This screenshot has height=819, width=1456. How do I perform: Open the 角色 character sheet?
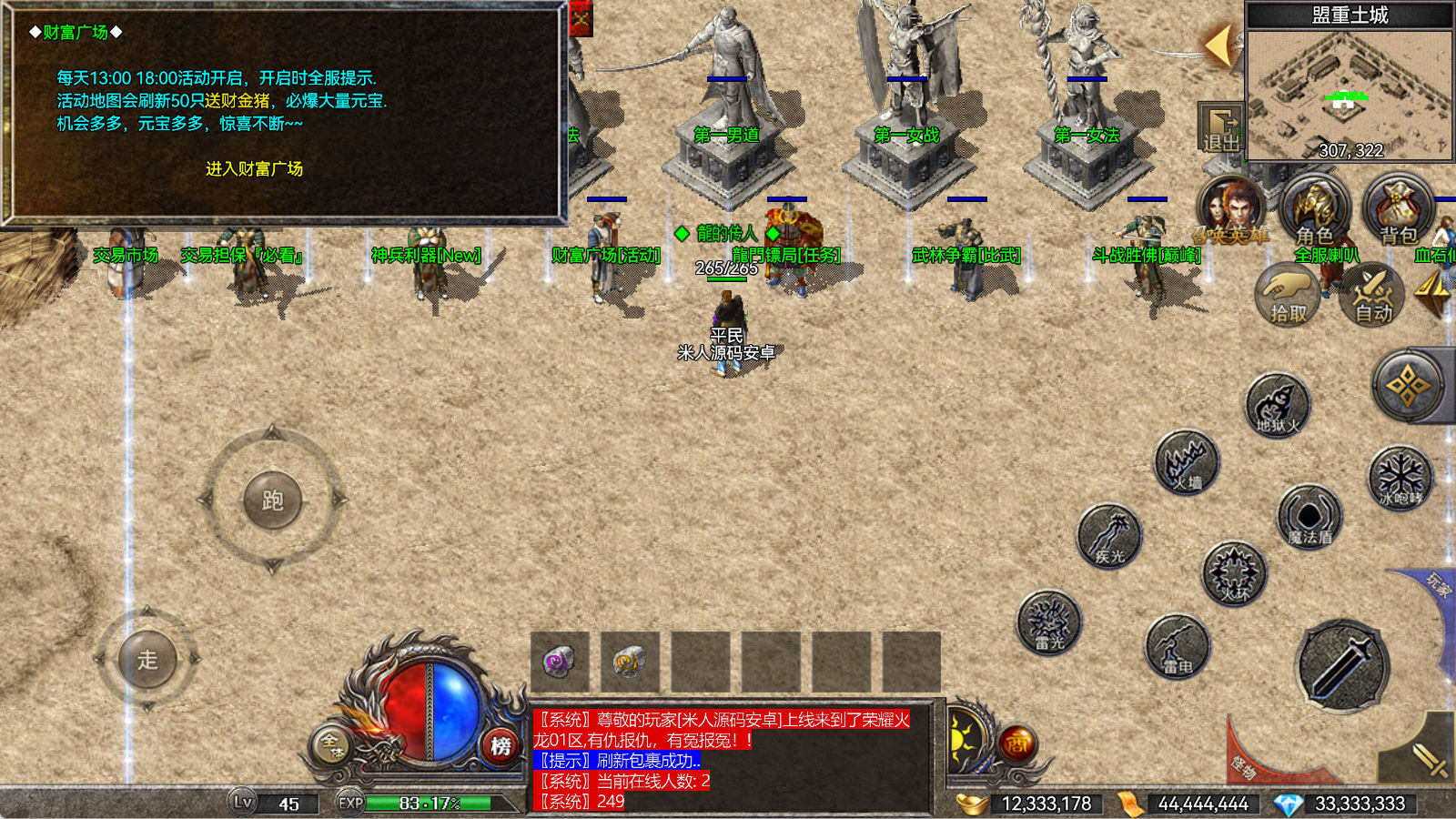tap(1314, 211)
